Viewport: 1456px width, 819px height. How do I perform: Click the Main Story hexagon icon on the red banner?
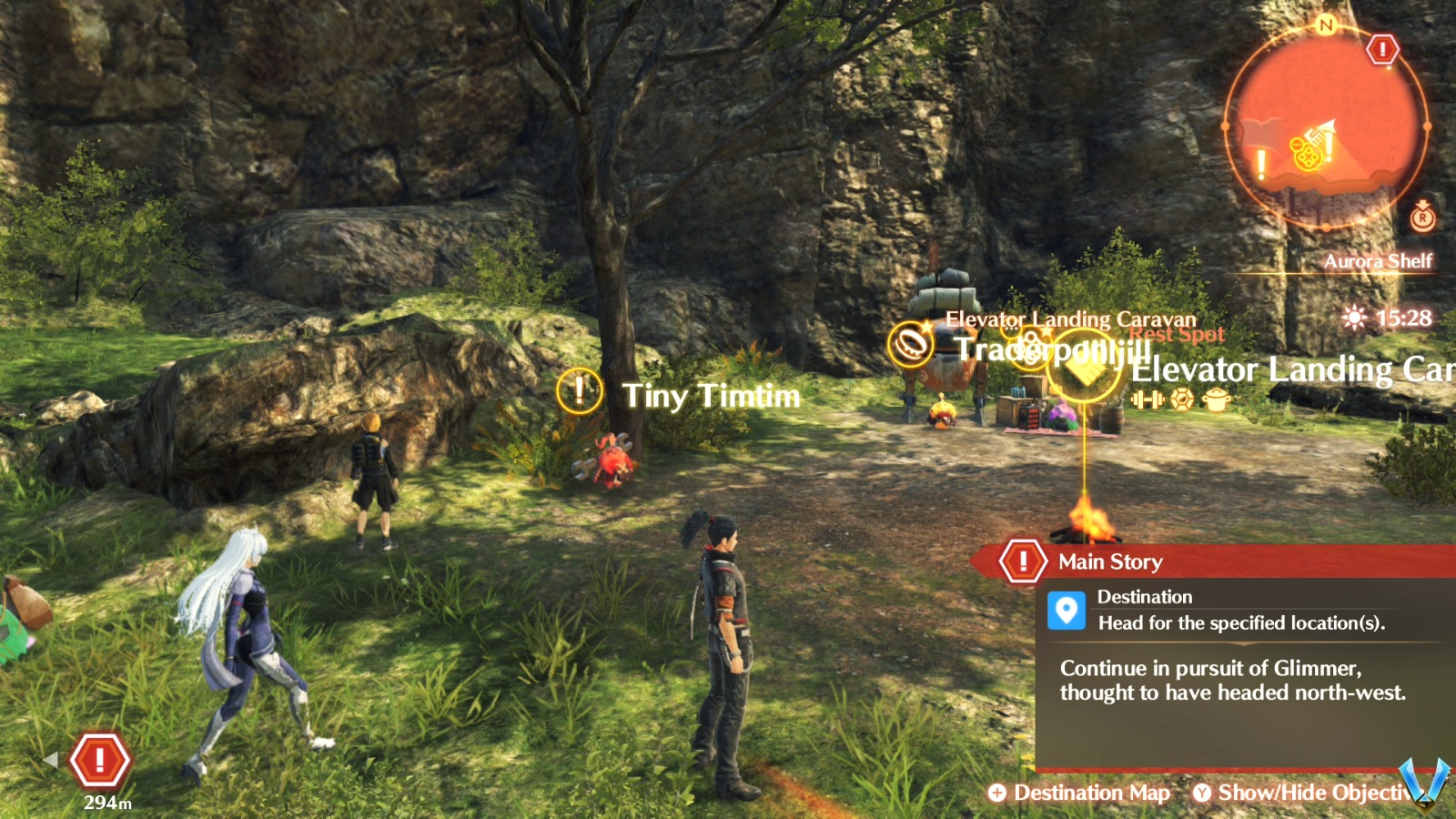(1023, 561)
